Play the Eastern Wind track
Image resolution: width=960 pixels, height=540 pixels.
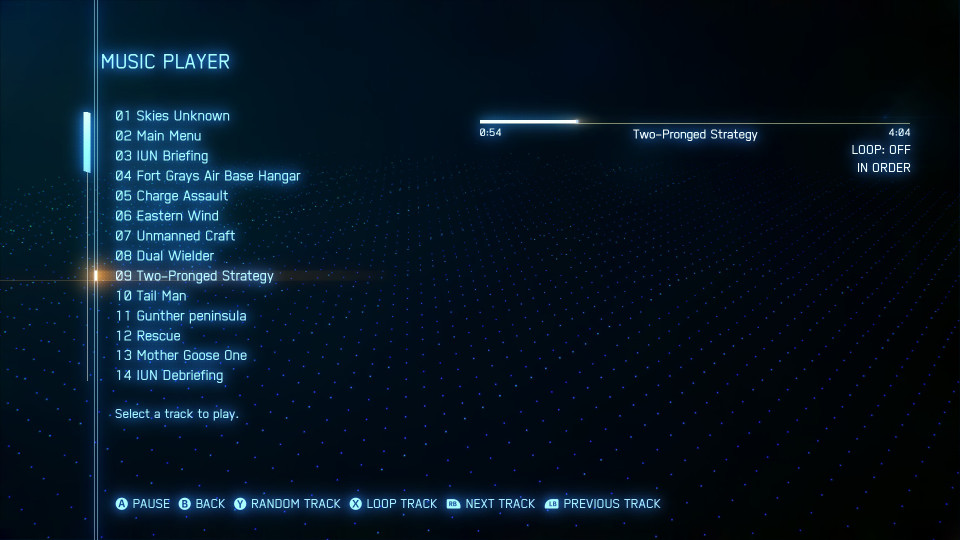coord(166,216)
